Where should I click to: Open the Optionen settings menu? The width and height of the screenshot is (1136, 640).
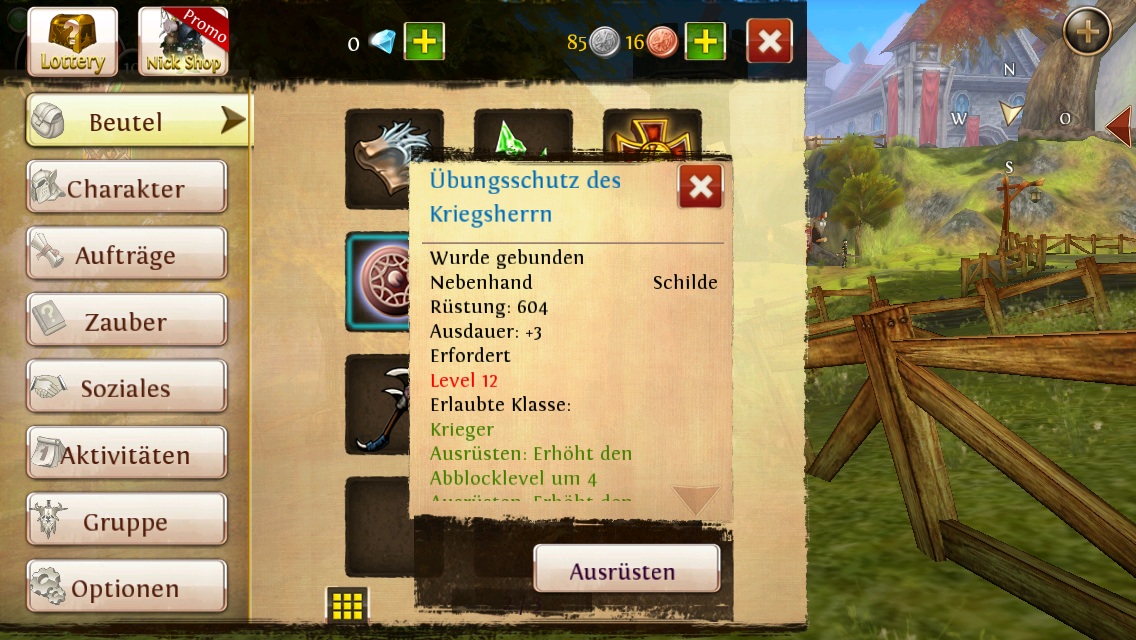click(126, 589)
